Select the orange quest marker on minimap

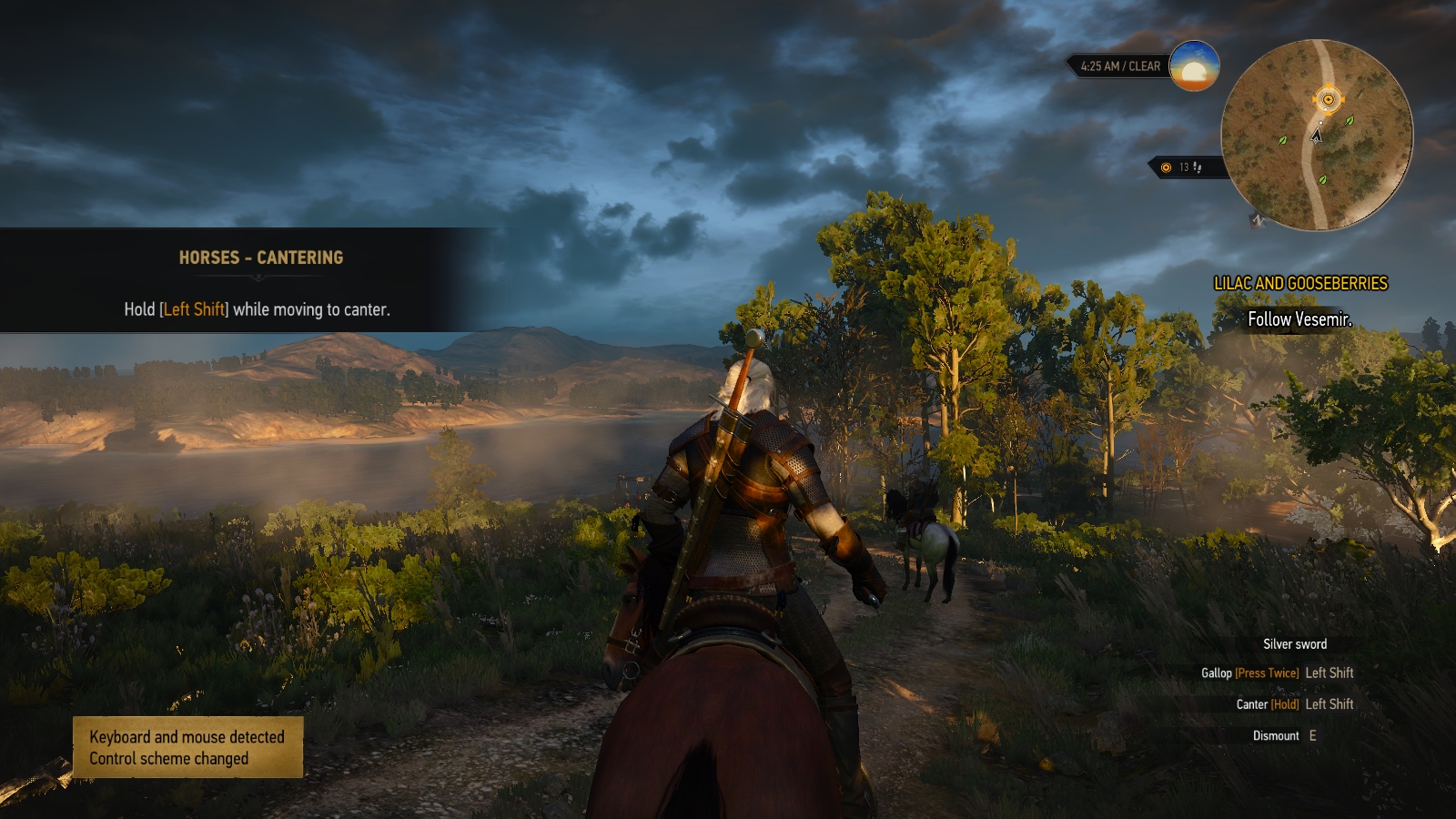tap(1328, 99)
